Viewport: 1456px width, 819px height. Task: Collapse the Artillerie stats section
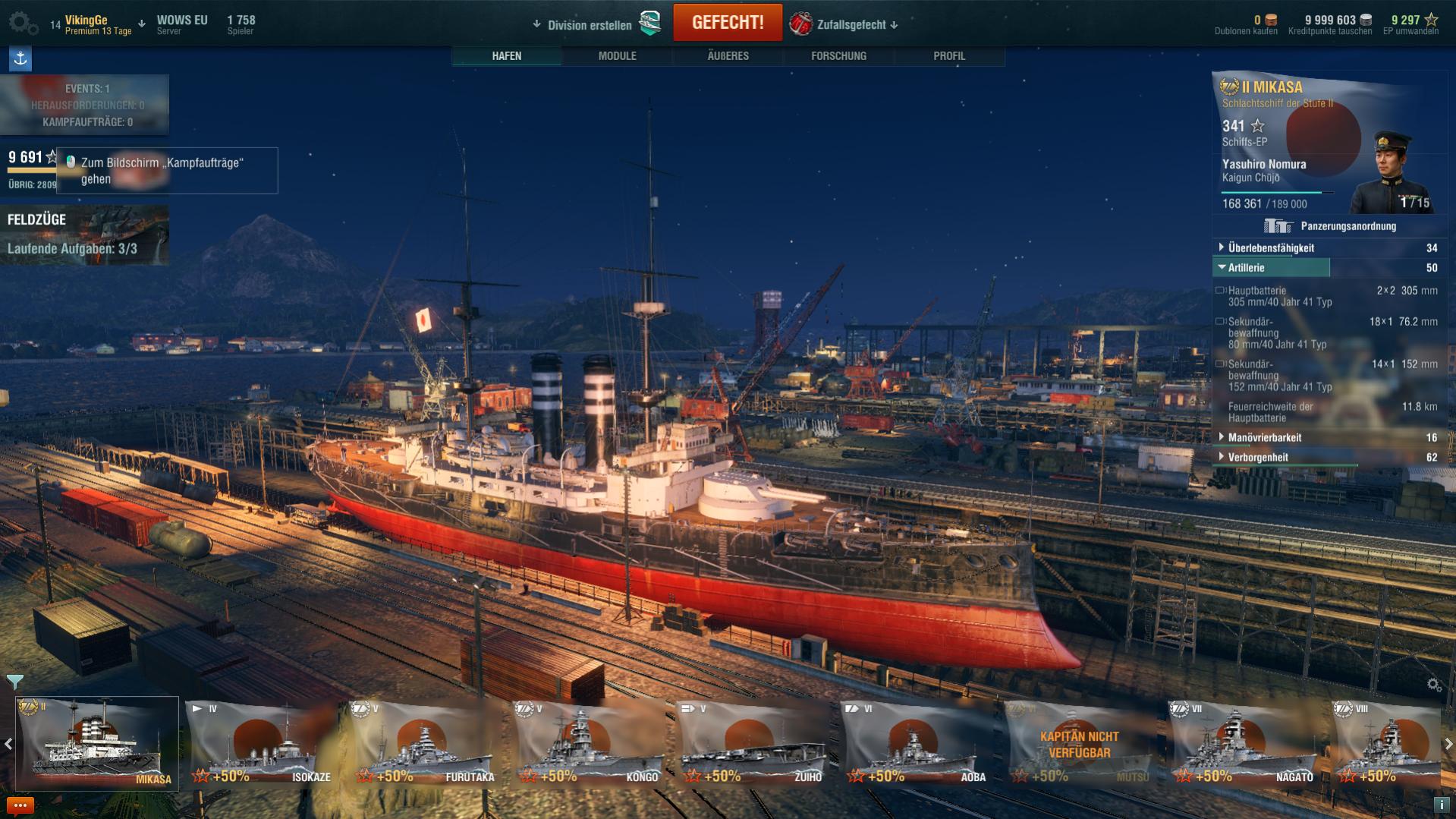(1247, 267)
